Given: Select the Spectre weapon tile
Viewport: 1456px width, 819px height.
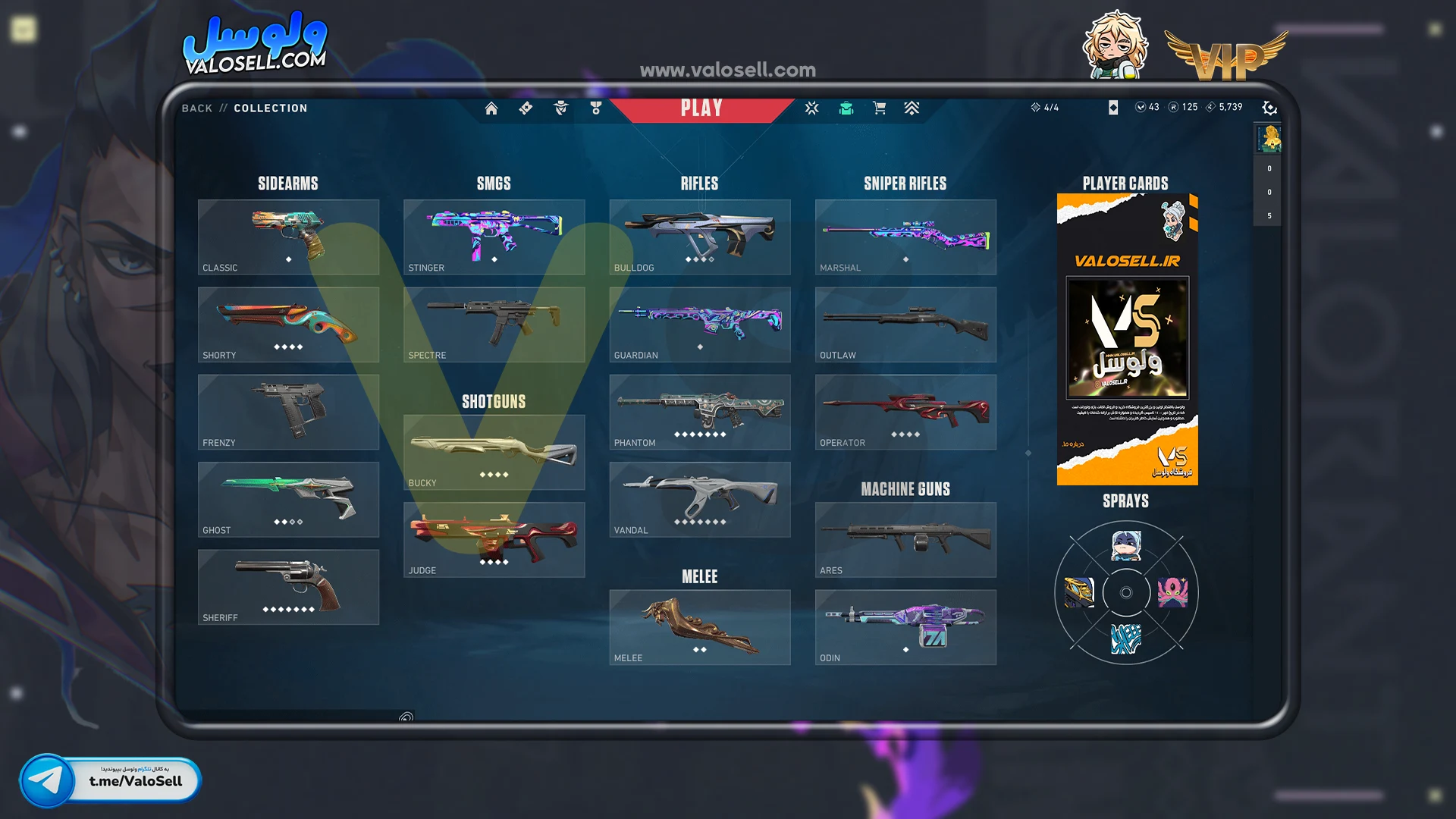Looking at the screenshot, I should point(494,325).
